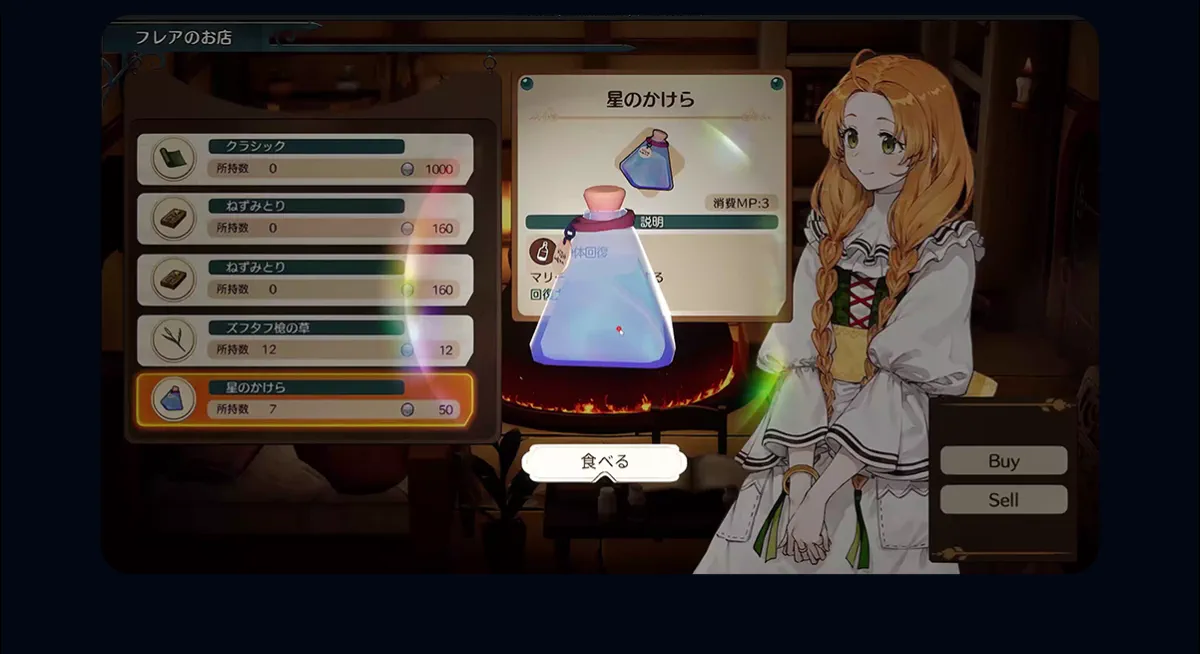Choose the Buy option
The image size is (1200, 654).
[x=1003, y=461]
